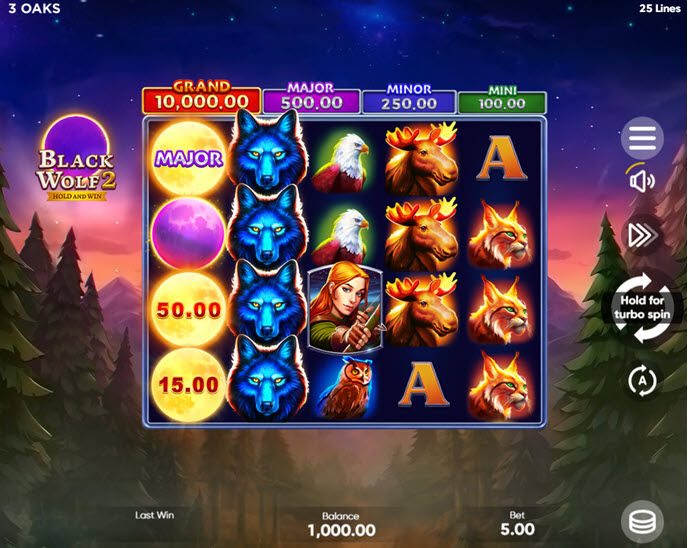
Task: Open the hamburger menu
Action: [x=642, y=139]
